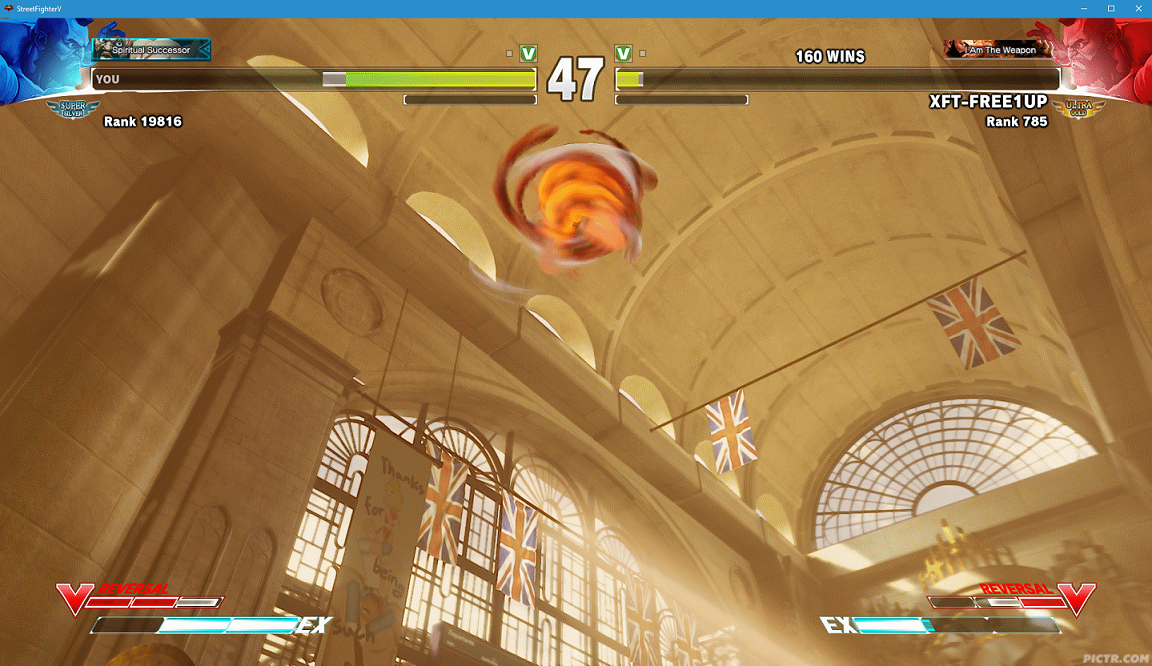Click the Spiritual Successor title plate

[151, 49]
